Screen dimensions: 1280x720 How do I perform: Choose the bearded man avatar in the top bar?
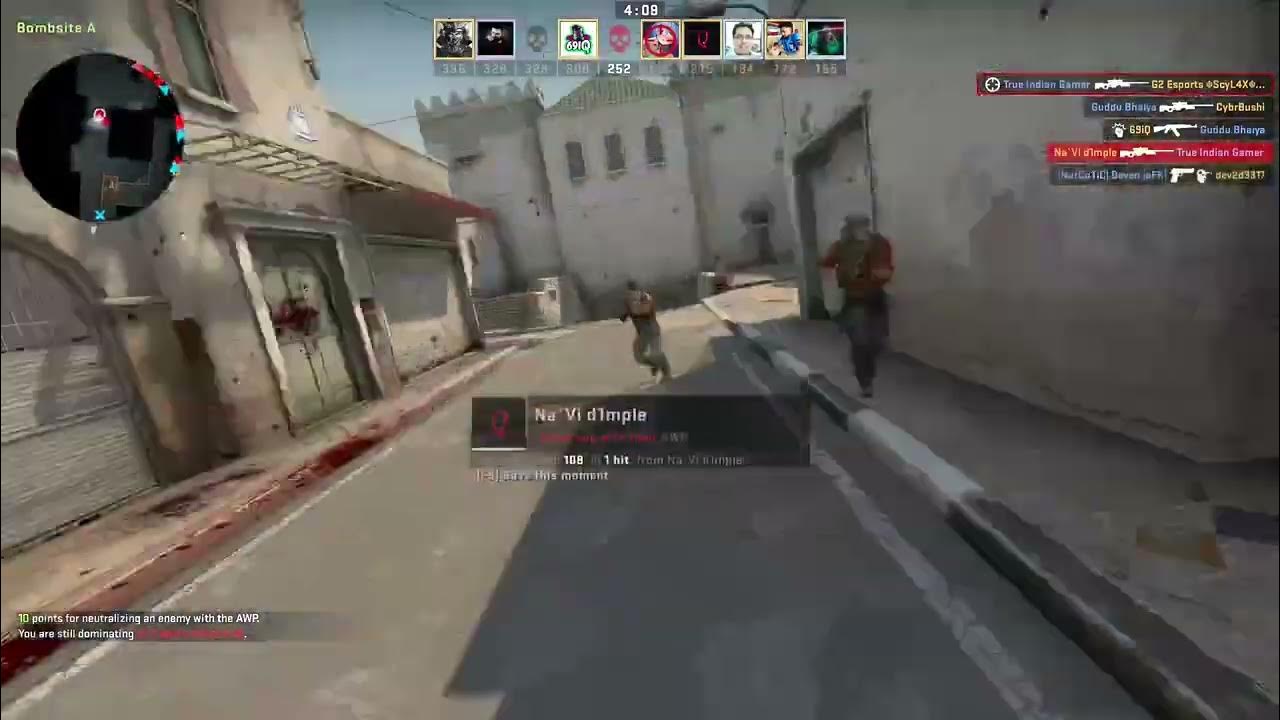[495, 39]
